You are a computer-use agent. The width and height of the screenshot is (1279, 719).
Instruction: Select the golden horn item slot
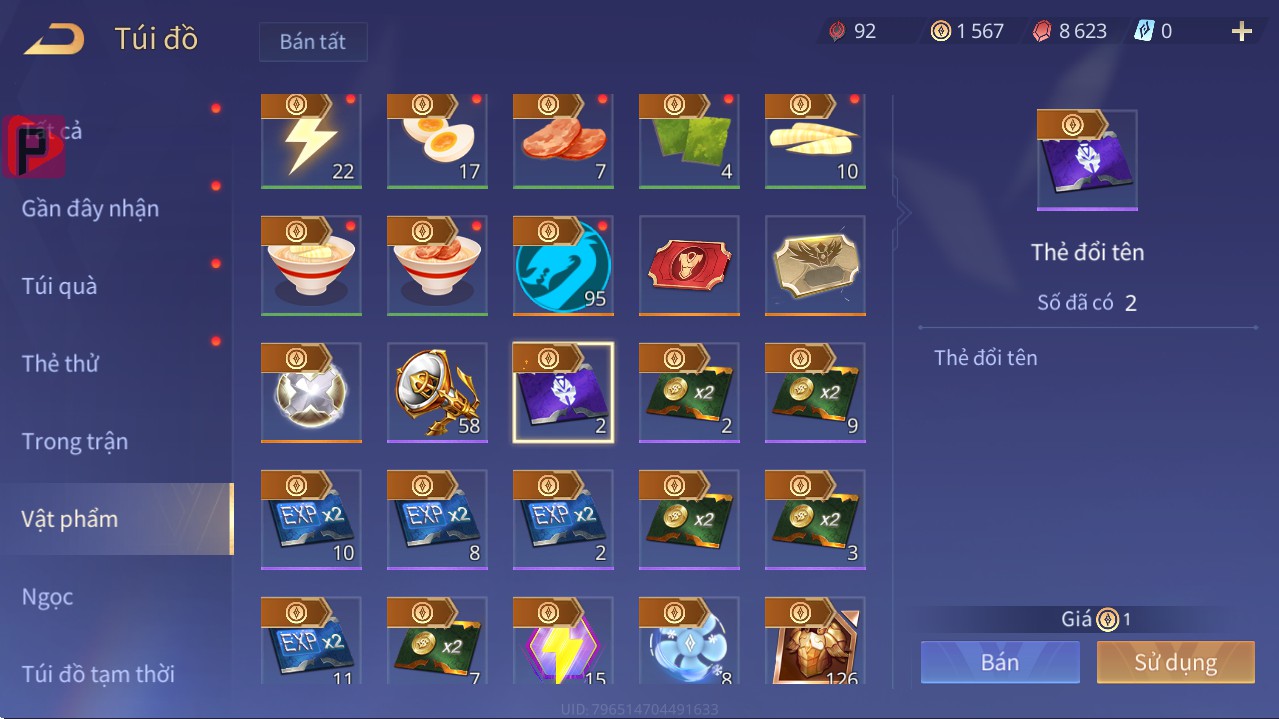coord(437,392)
